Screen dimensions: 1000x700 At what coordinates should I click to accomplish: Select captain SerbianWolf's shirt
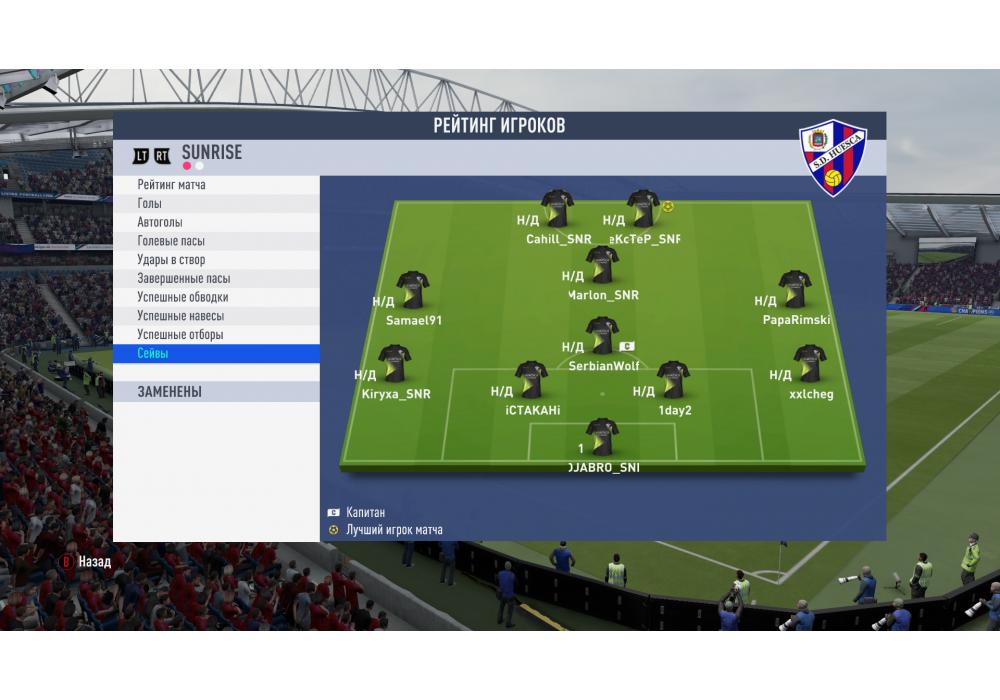click(x=601, y=336)
